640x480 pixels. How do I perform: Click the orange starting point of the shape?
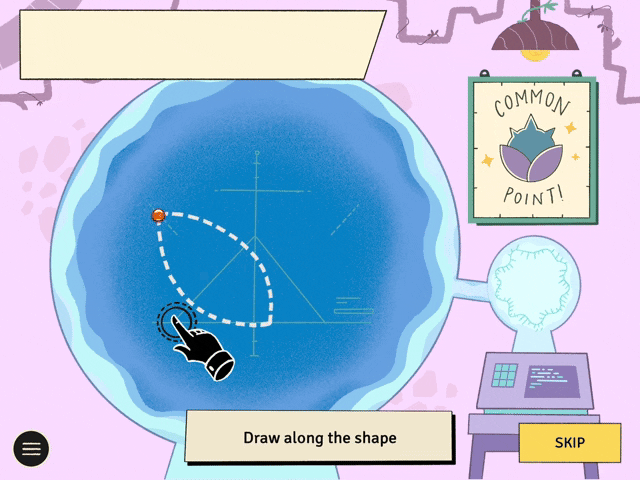click(158, 215)
